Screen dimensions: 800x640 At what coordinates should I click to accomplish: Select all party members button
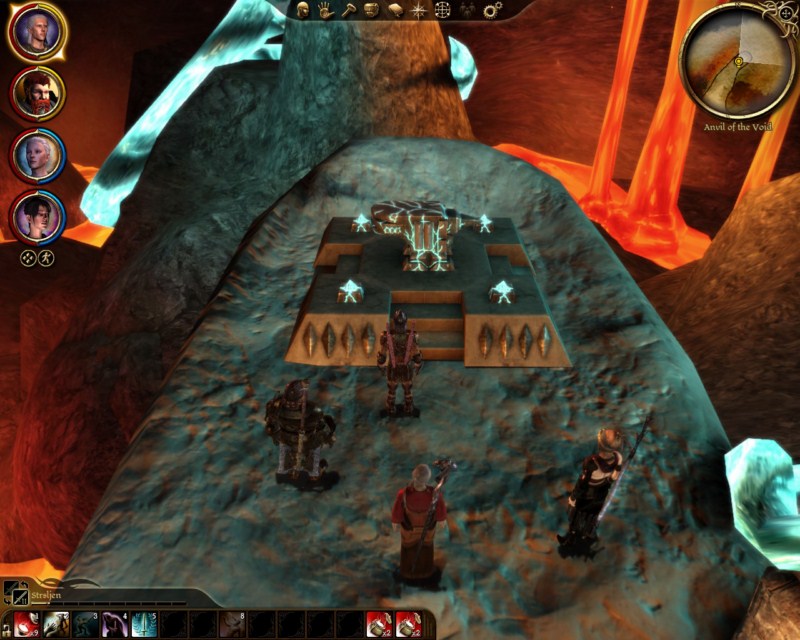(x=28, y=257)
